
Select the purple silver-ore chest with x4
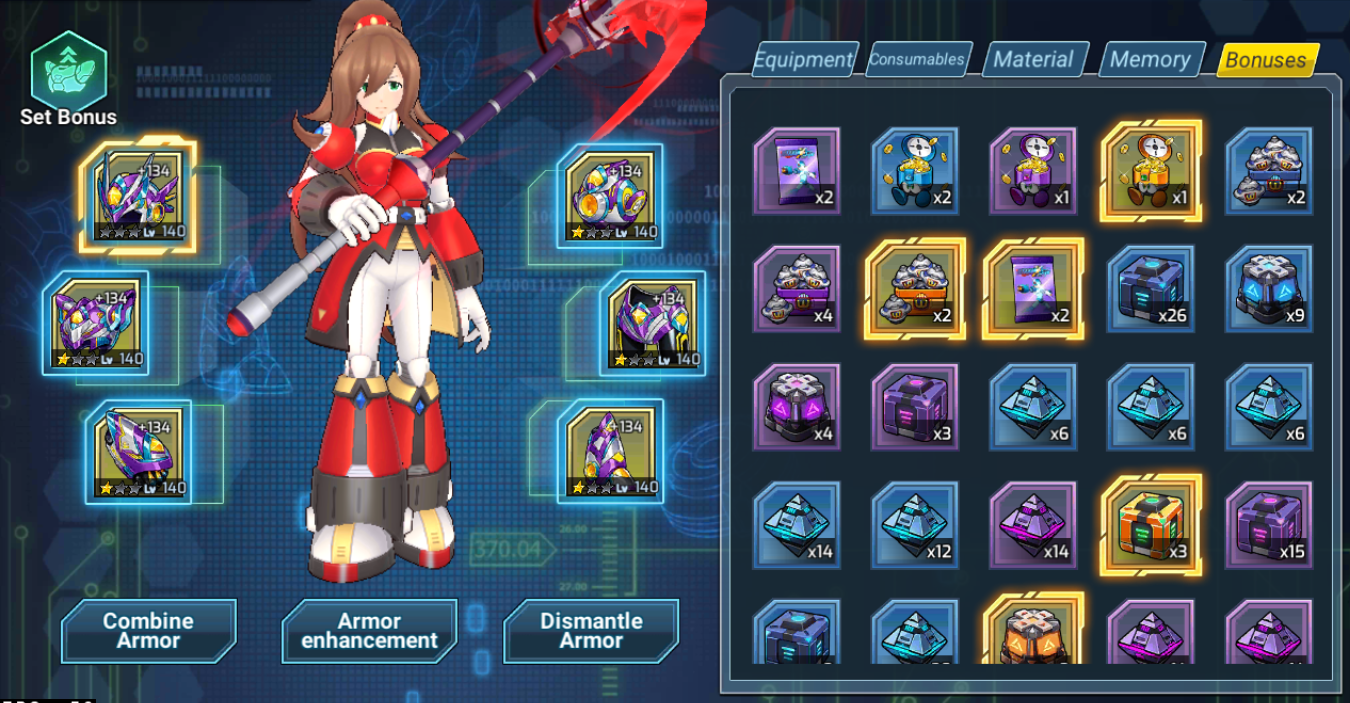797,289
